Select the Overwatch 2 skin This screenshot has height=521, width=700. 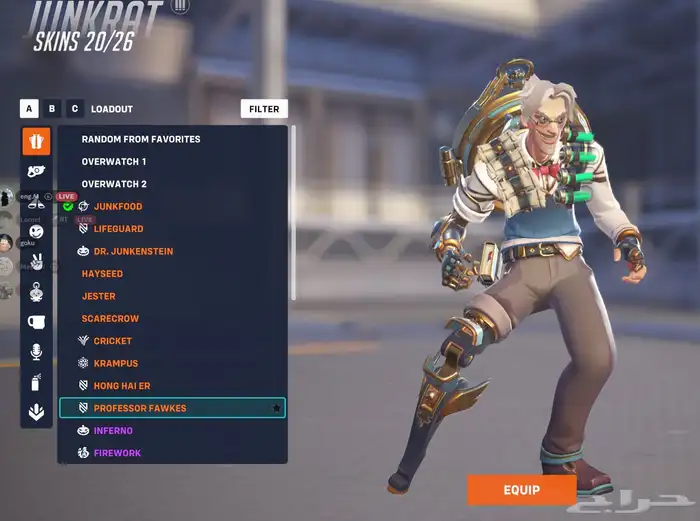114,184
